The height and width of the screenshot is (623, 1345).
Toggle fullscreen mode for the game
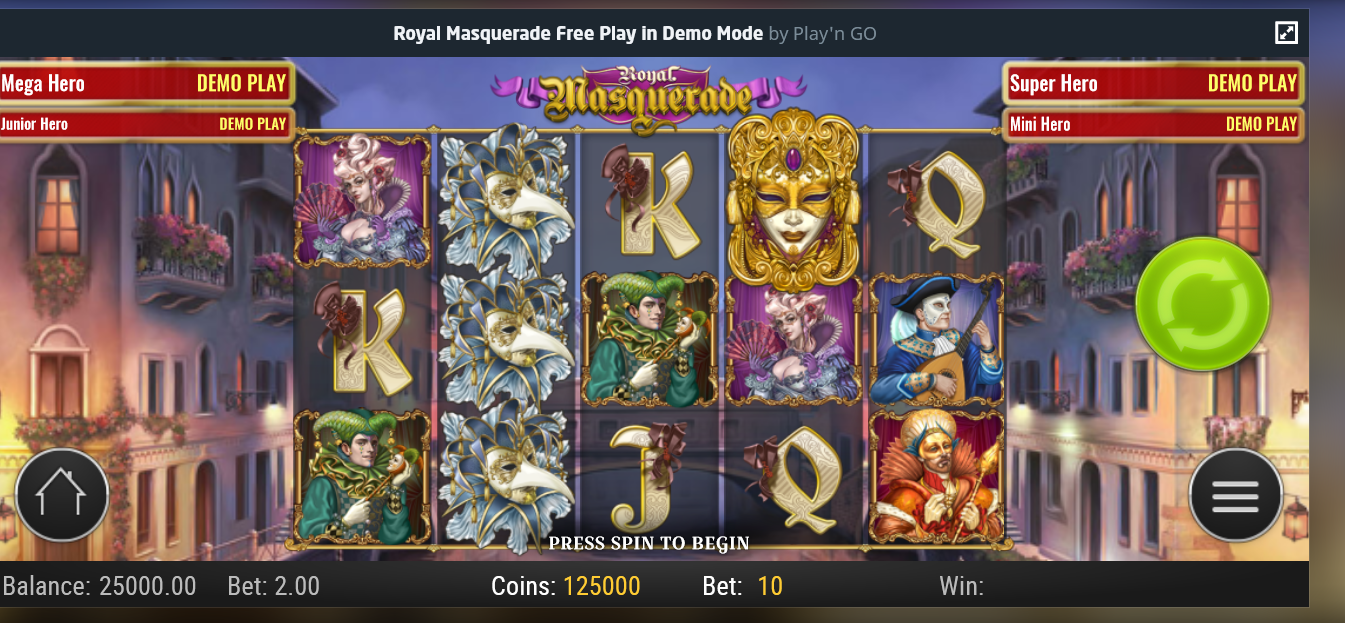[x=1286, y=33]
